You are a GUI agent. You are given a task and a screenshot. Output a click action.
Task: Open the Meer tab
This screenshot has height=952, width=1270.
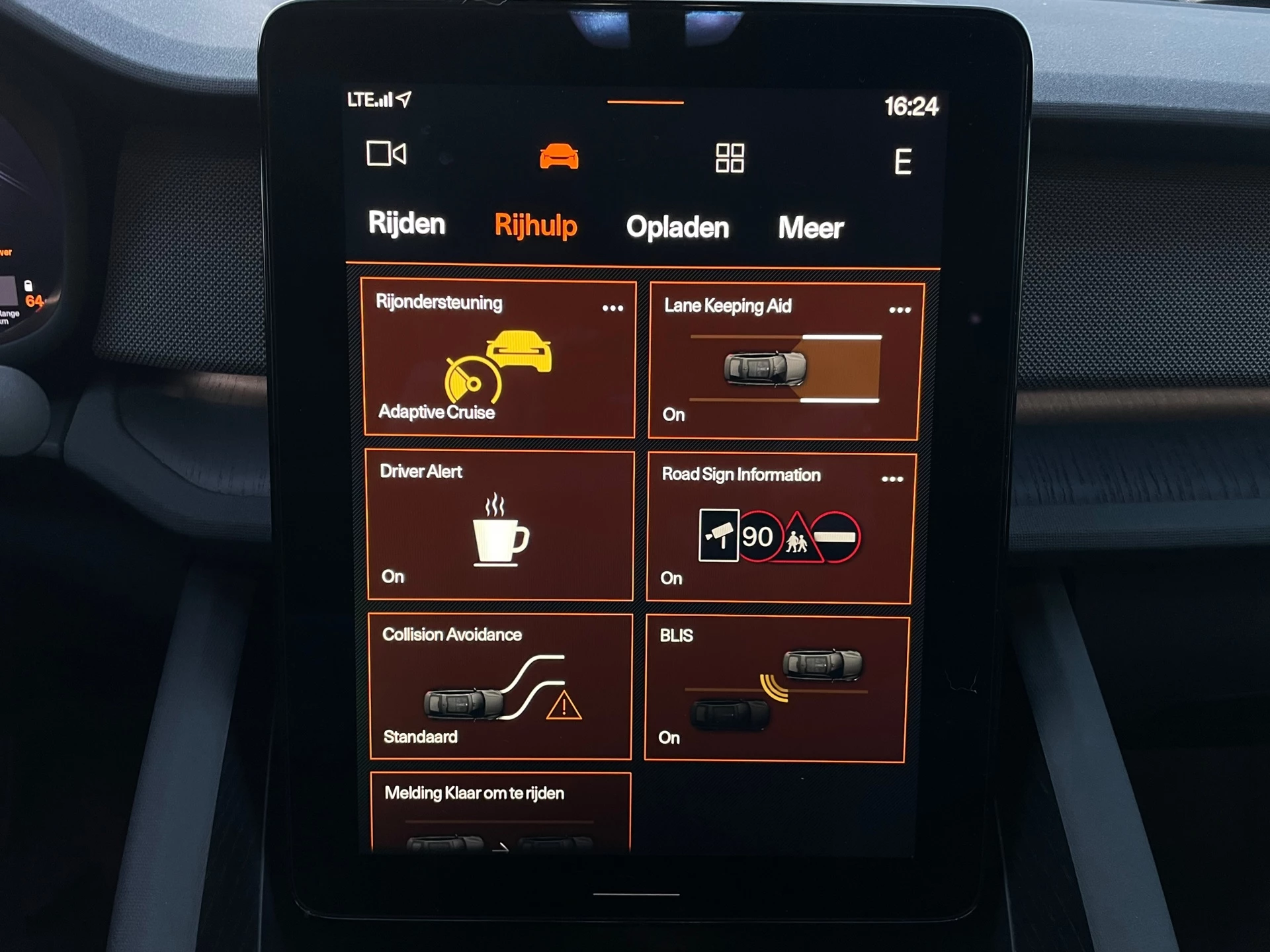pyautogui.click(x=810, y=228)
